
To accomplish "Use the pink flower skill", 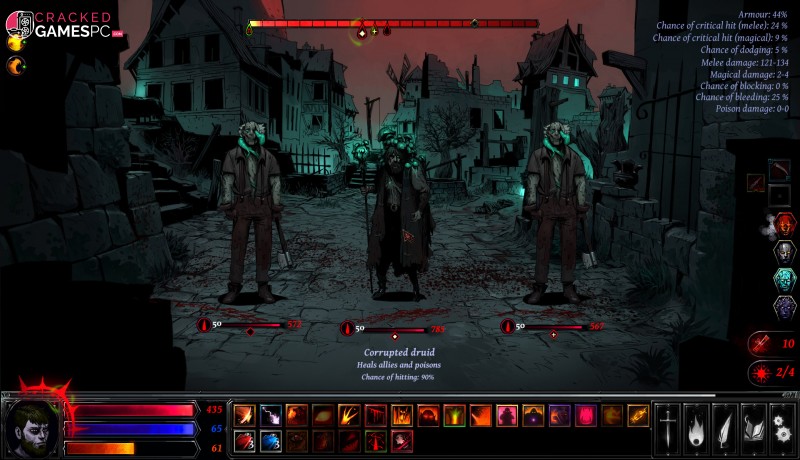I will (586, 415).
